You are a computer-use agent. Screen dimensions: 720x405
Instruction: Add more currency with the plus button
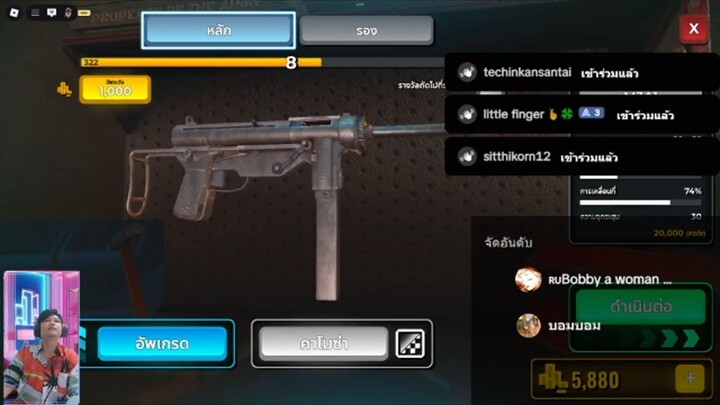pos(689,379)
